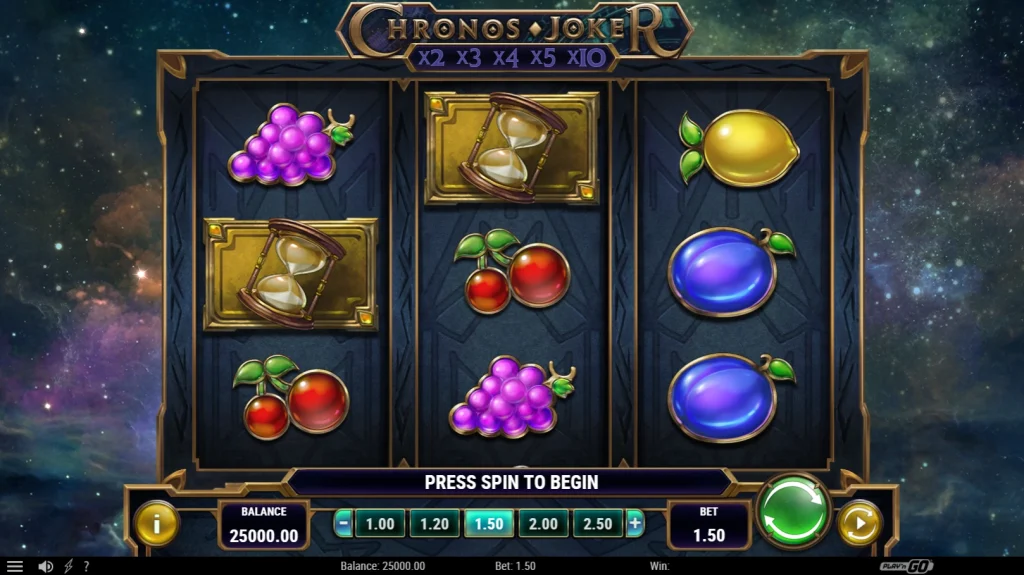This screenshot has height=575, width=1024.
Task: Open help with the question mark icon
Action: click(86, 566)
